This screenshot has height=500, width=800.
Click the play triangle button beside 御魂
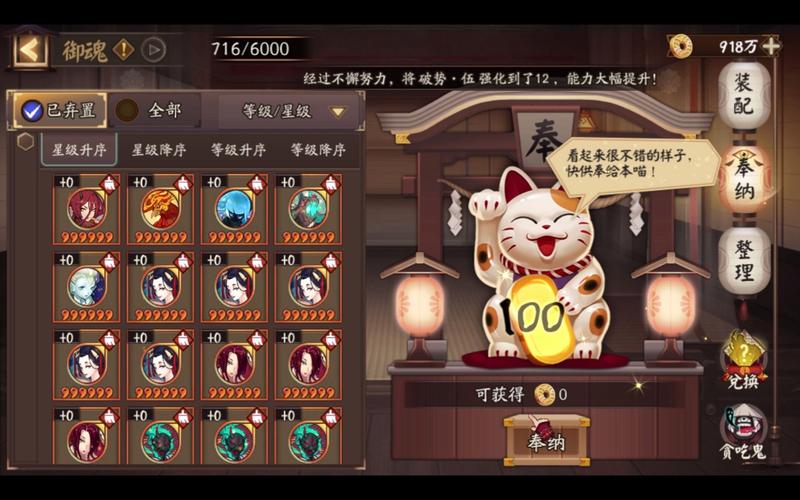[153, 49]
